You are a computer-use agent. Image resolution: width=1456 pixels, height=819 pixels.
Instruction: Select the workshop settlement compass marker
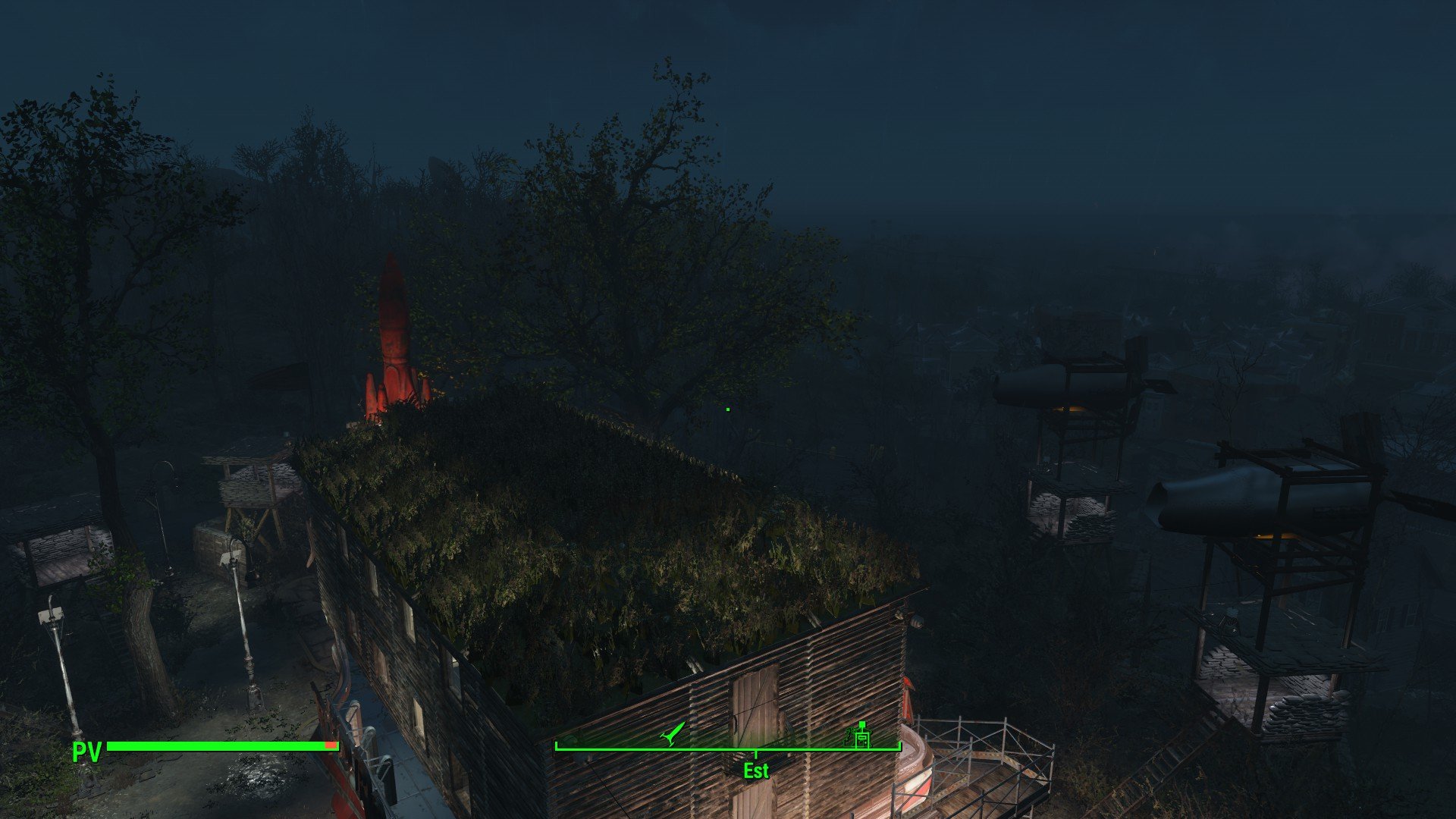click(861, 735)
